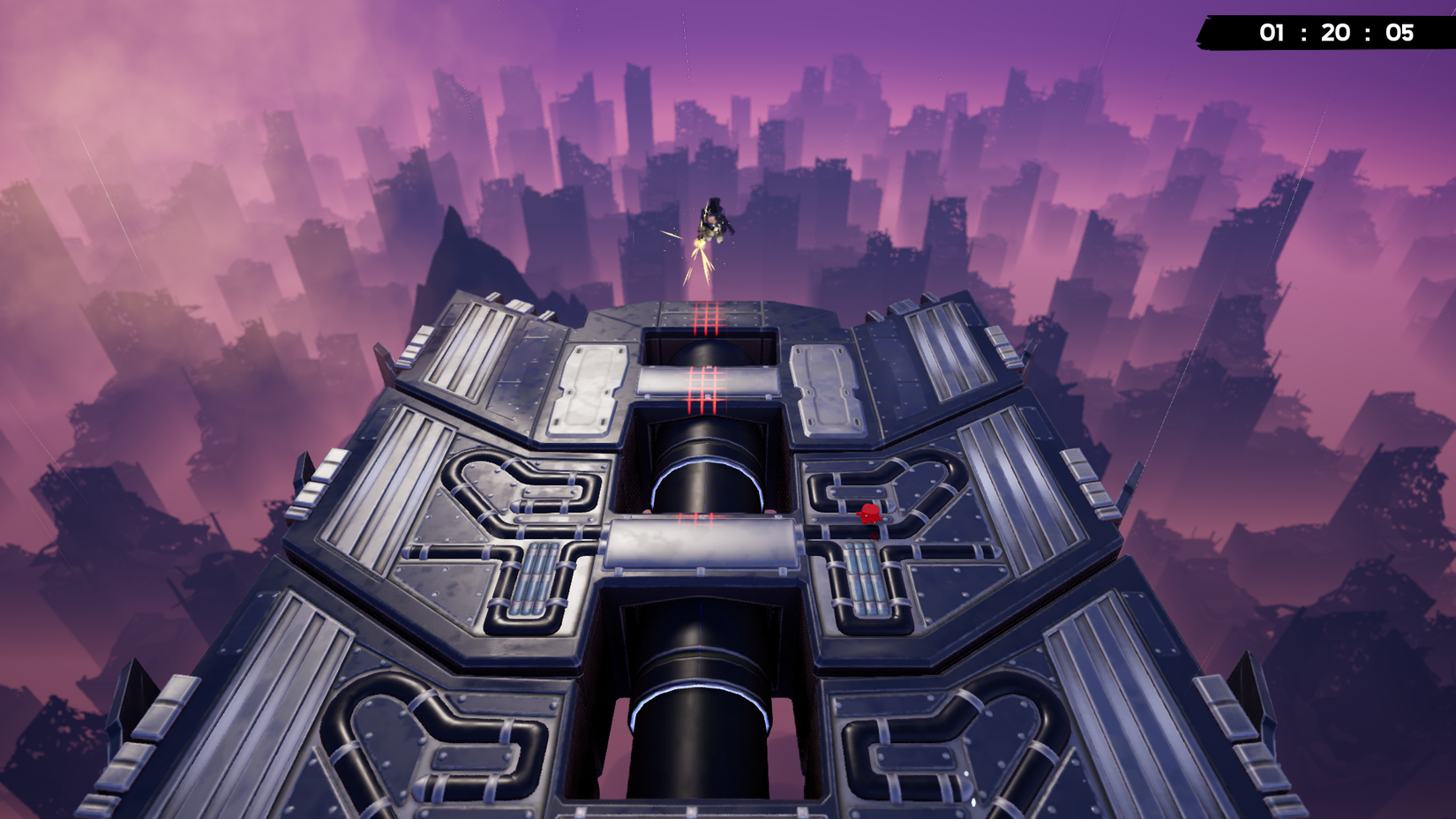Click the red splatter mark below the red enemy

874,537
